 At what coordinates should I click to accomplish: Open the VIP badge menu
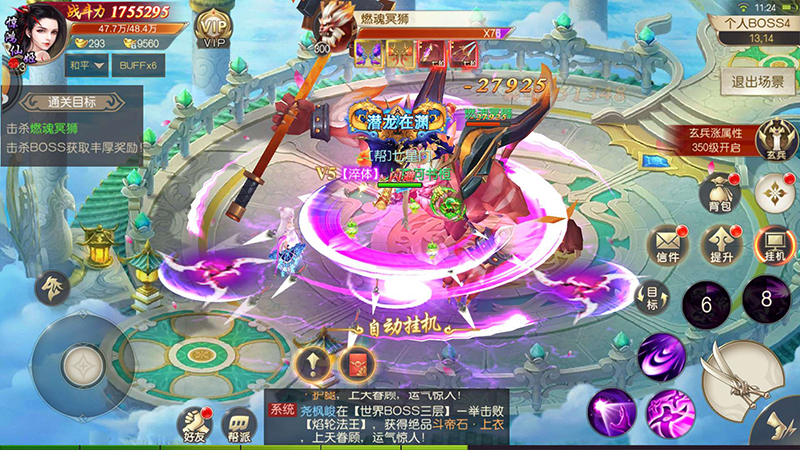click(x=211, y=30)
